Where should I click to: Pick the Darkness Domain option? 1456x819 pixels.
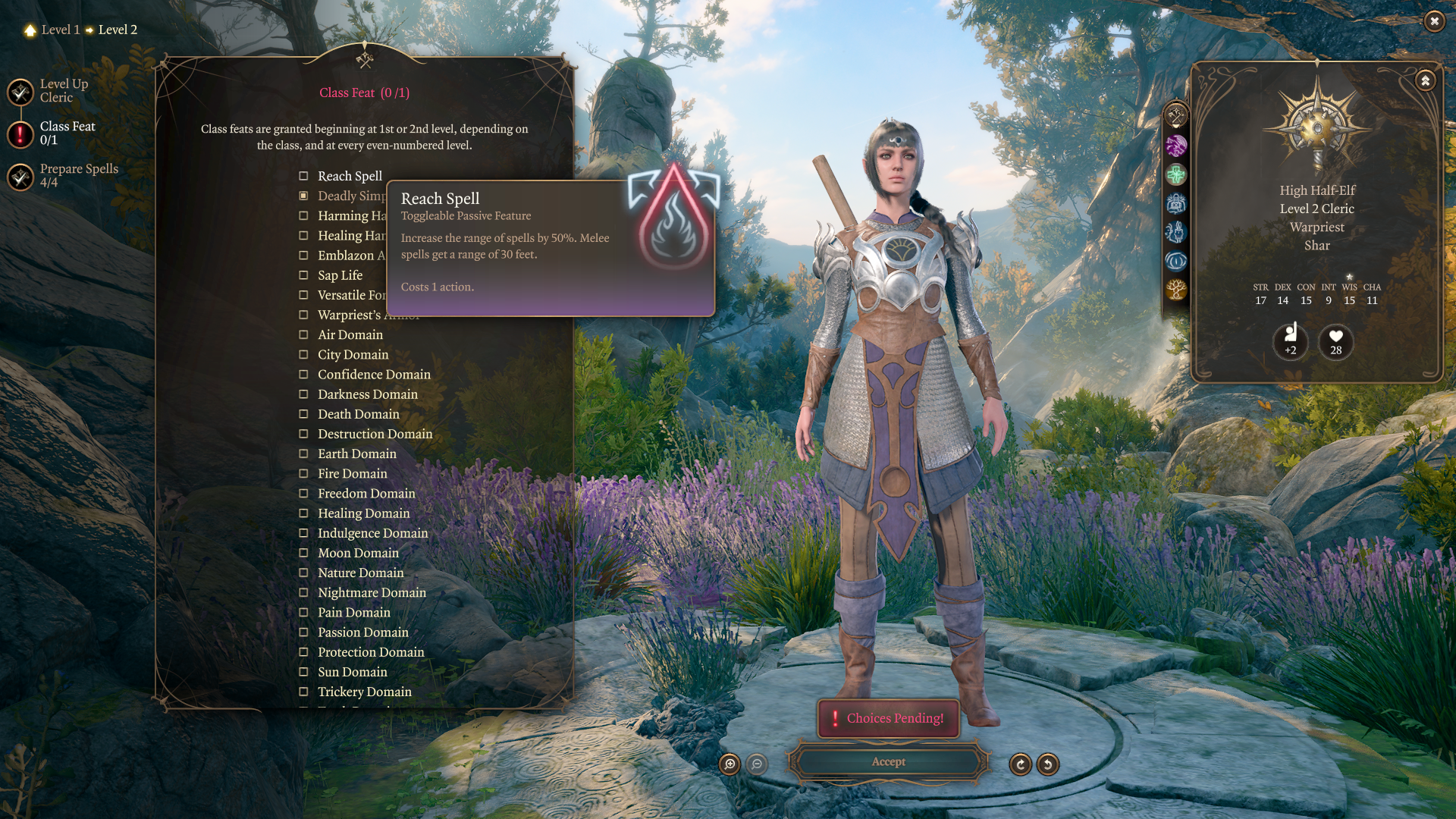click(x=303, y=394)
